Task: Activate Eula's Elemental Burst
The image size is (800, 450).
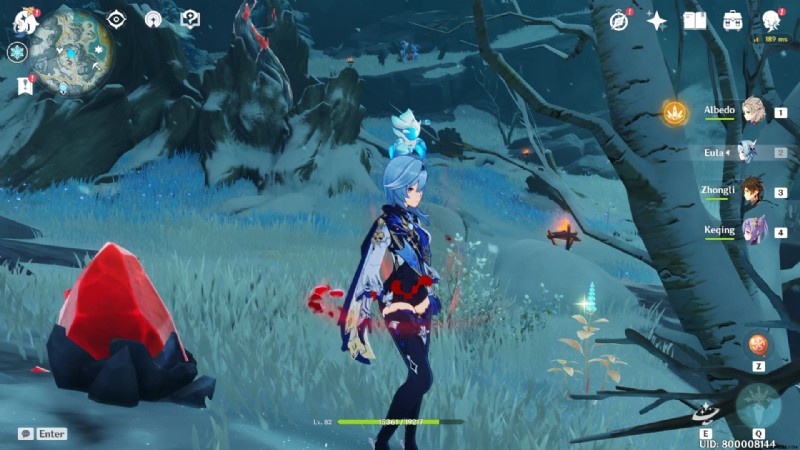Action: [x=757, y=405]
